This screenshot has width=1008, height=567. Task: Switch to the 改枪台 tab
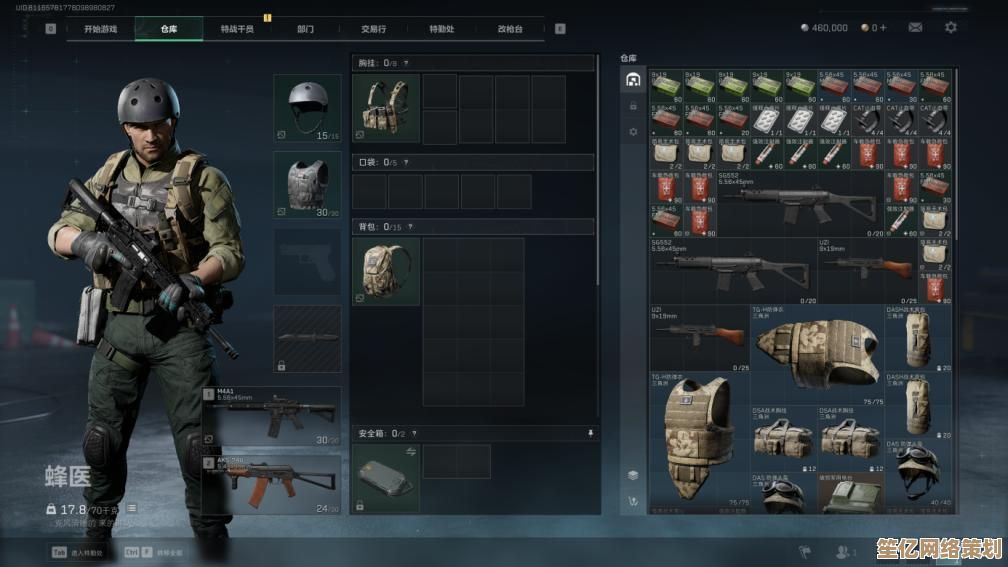(510, 29)
